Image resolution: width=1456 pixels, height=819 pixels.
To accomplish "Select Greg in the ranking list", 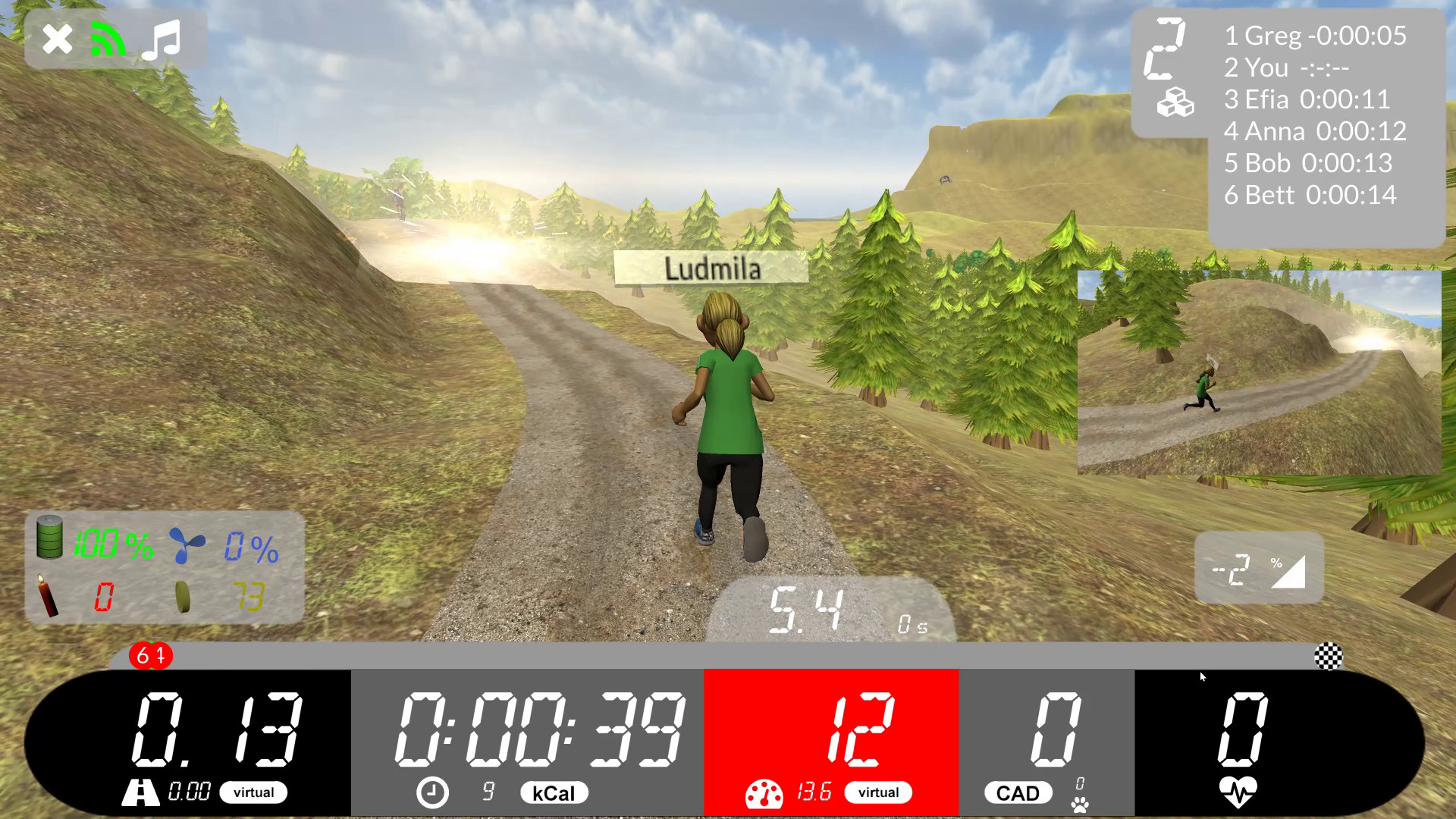I will 1315,36.
